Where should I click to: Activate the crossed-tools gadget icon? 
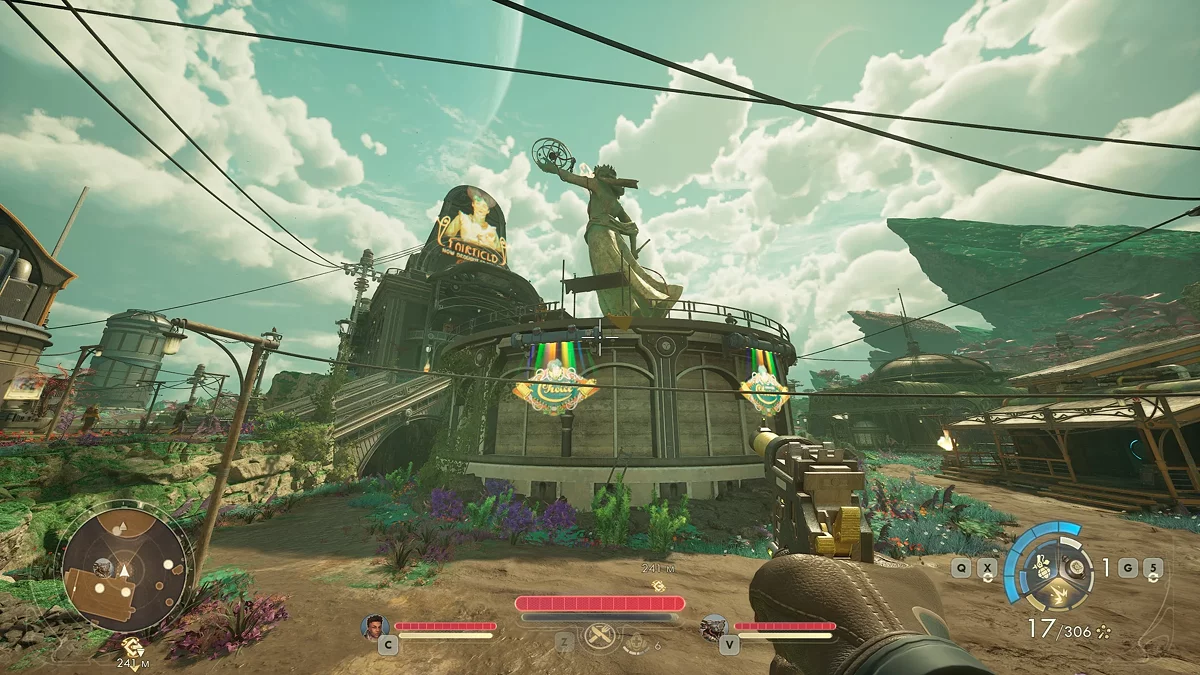600,636
